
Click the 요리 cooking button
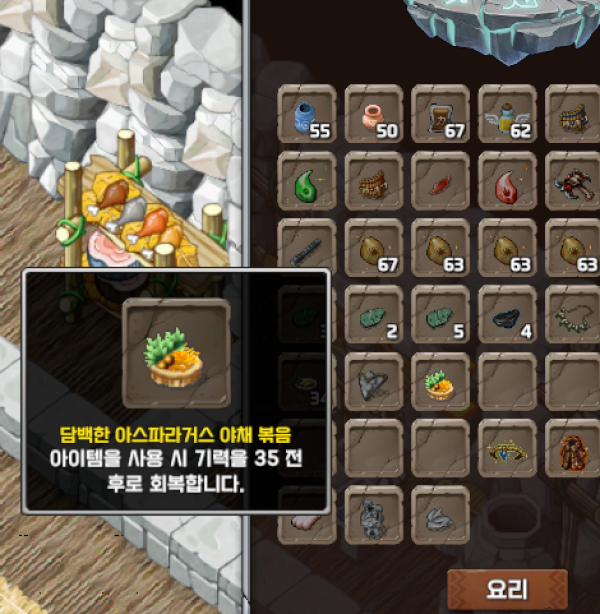point(506,589)
